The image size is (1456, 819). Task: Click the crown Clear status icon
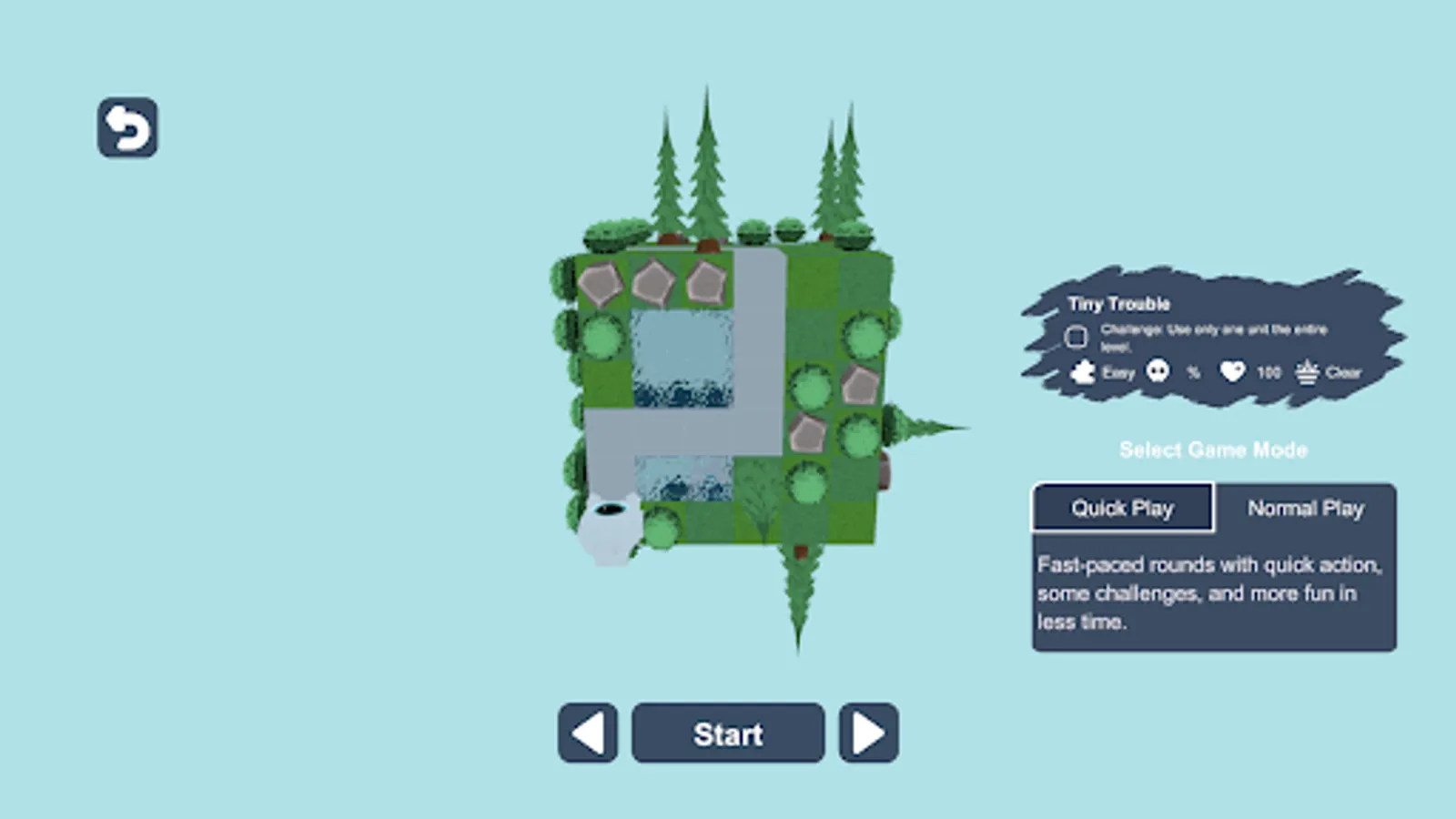1308,372
